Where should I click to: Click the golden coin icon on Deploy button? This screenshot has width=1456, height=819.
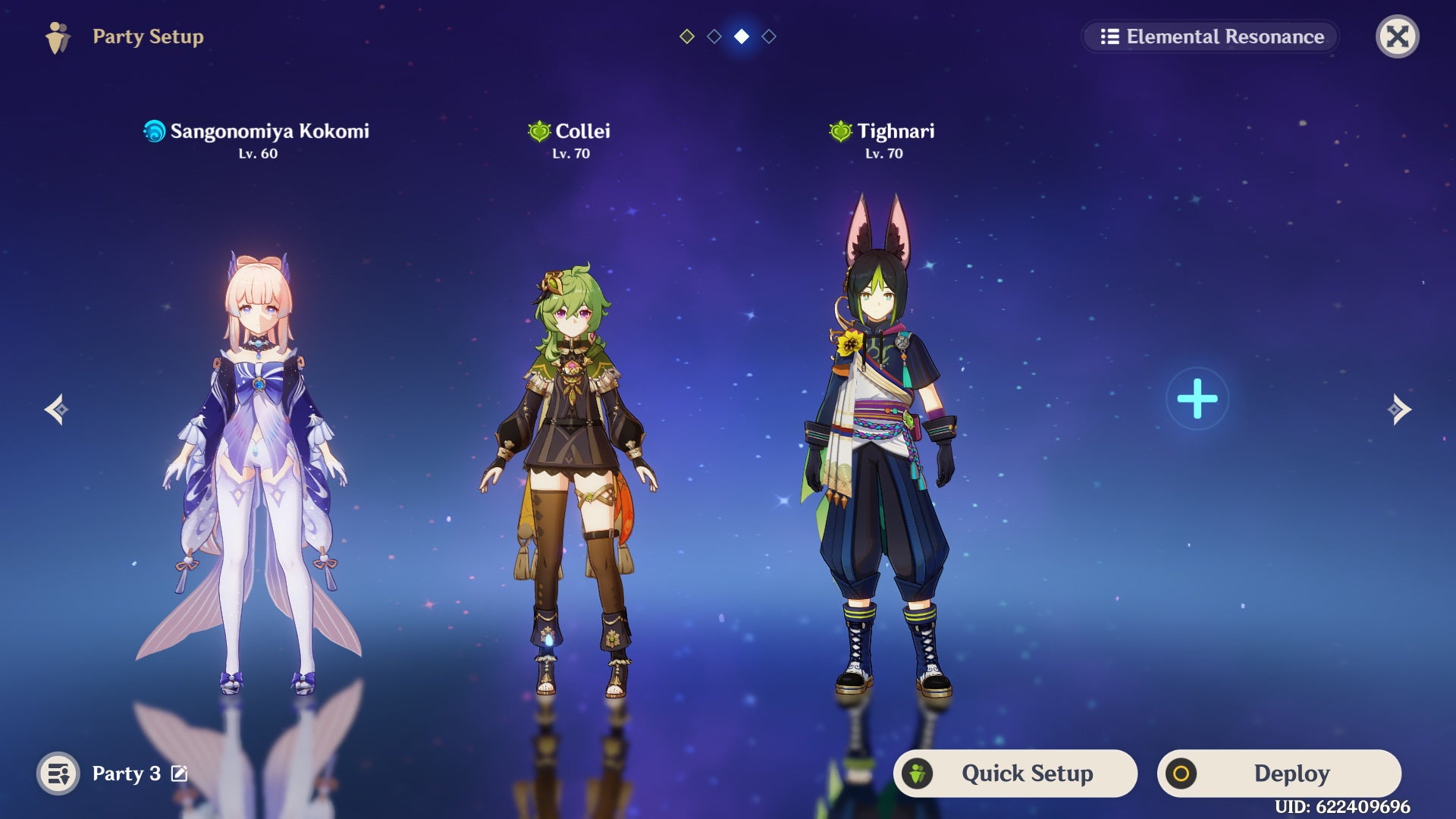pos(1180,773)
